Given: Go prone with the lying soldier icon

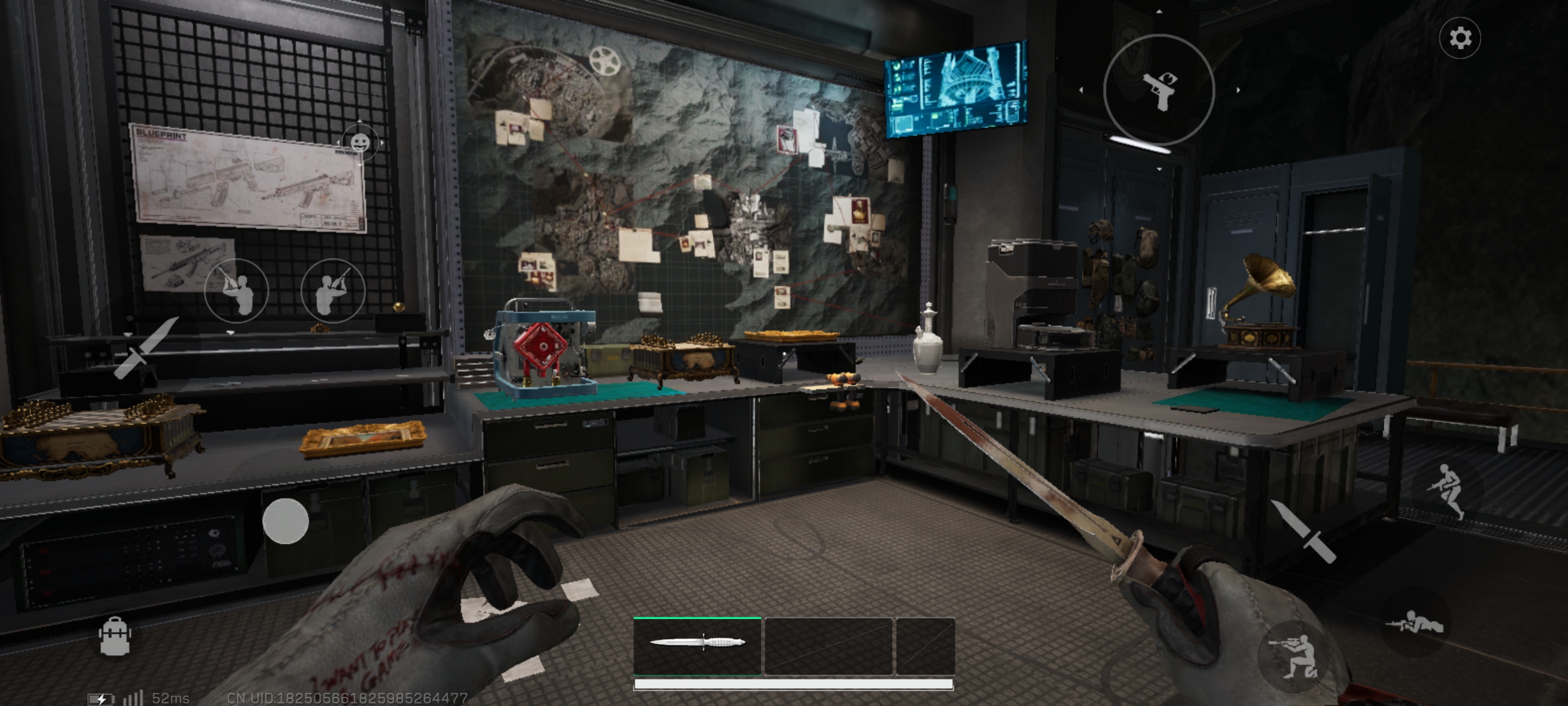Looking at the screenshot, I should coord(1414,624).
